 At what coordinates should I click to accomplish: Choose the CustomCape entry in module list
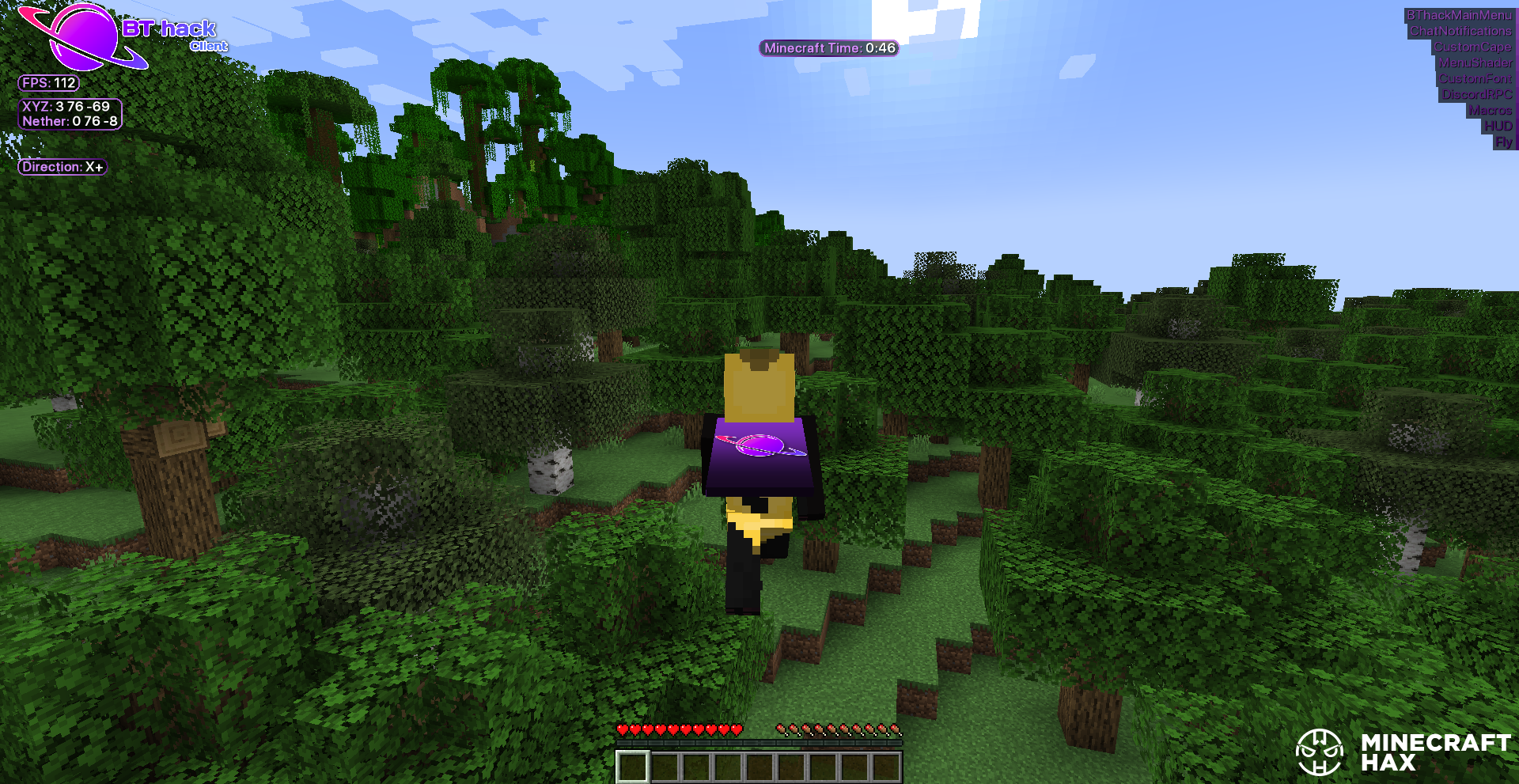[1472, 47]
